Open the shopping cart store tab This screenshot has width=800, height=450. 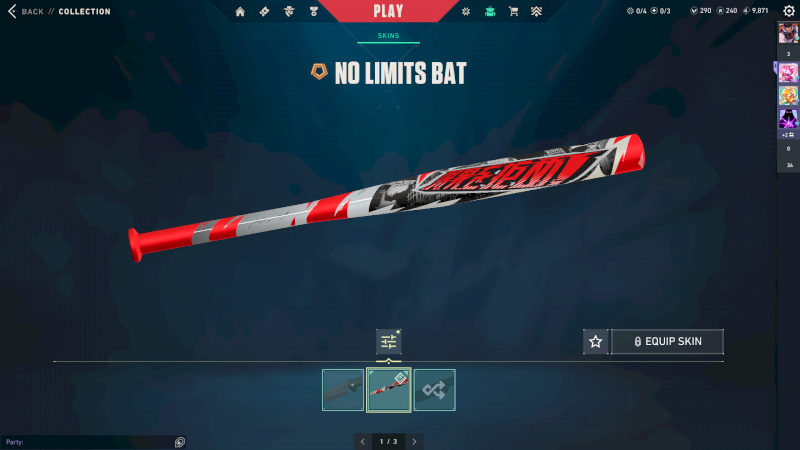pyautogui.click(x=513, y=12)
